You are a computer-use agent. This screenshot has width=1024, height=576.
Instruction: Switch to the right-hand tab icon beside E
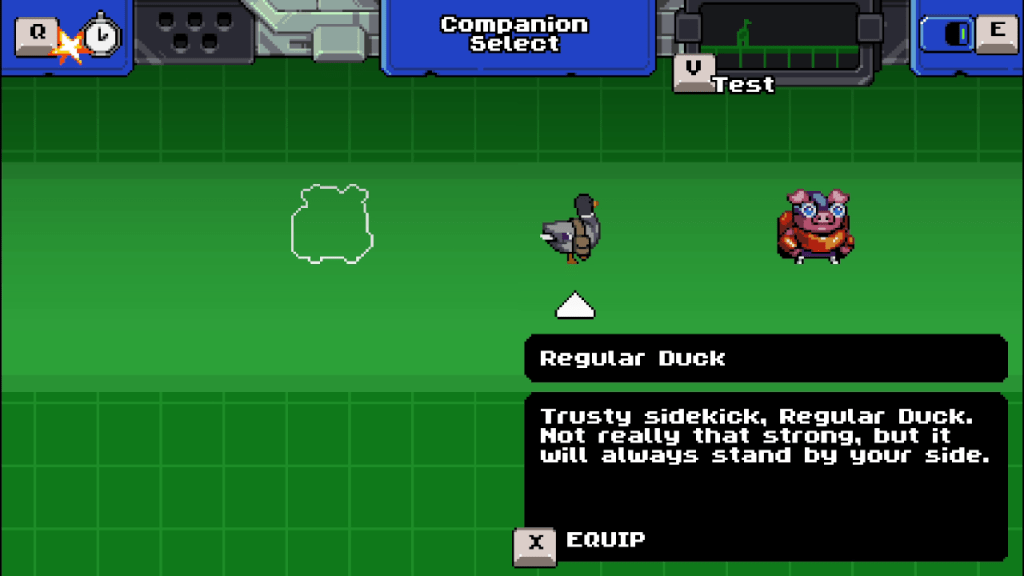click(959, 34)
